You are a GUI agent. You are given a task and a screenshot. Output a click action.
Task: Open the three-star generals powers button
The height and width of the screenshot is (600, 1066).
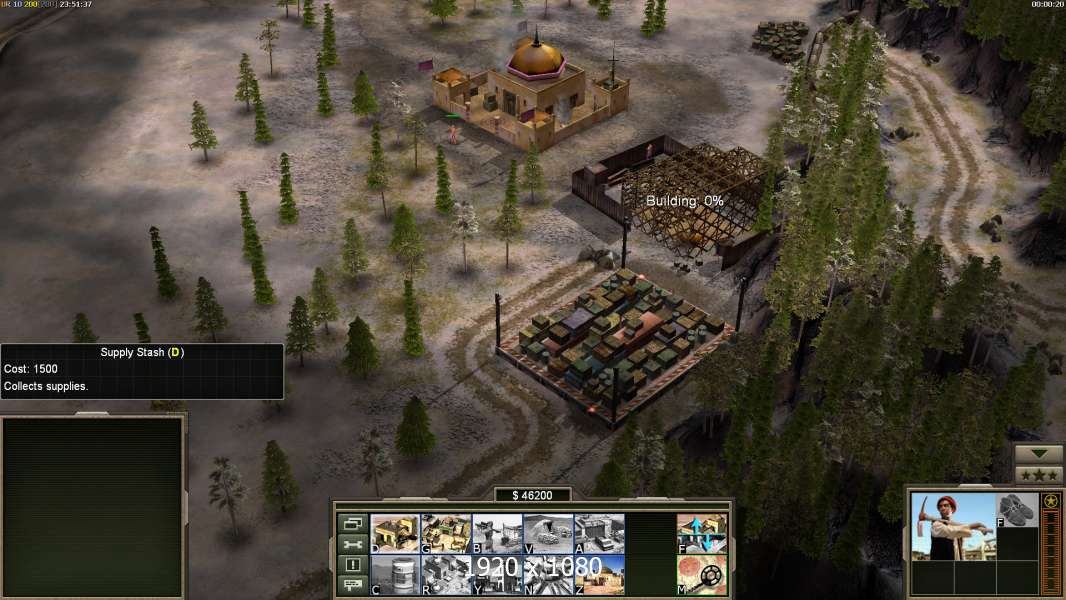coord(1039,475)
